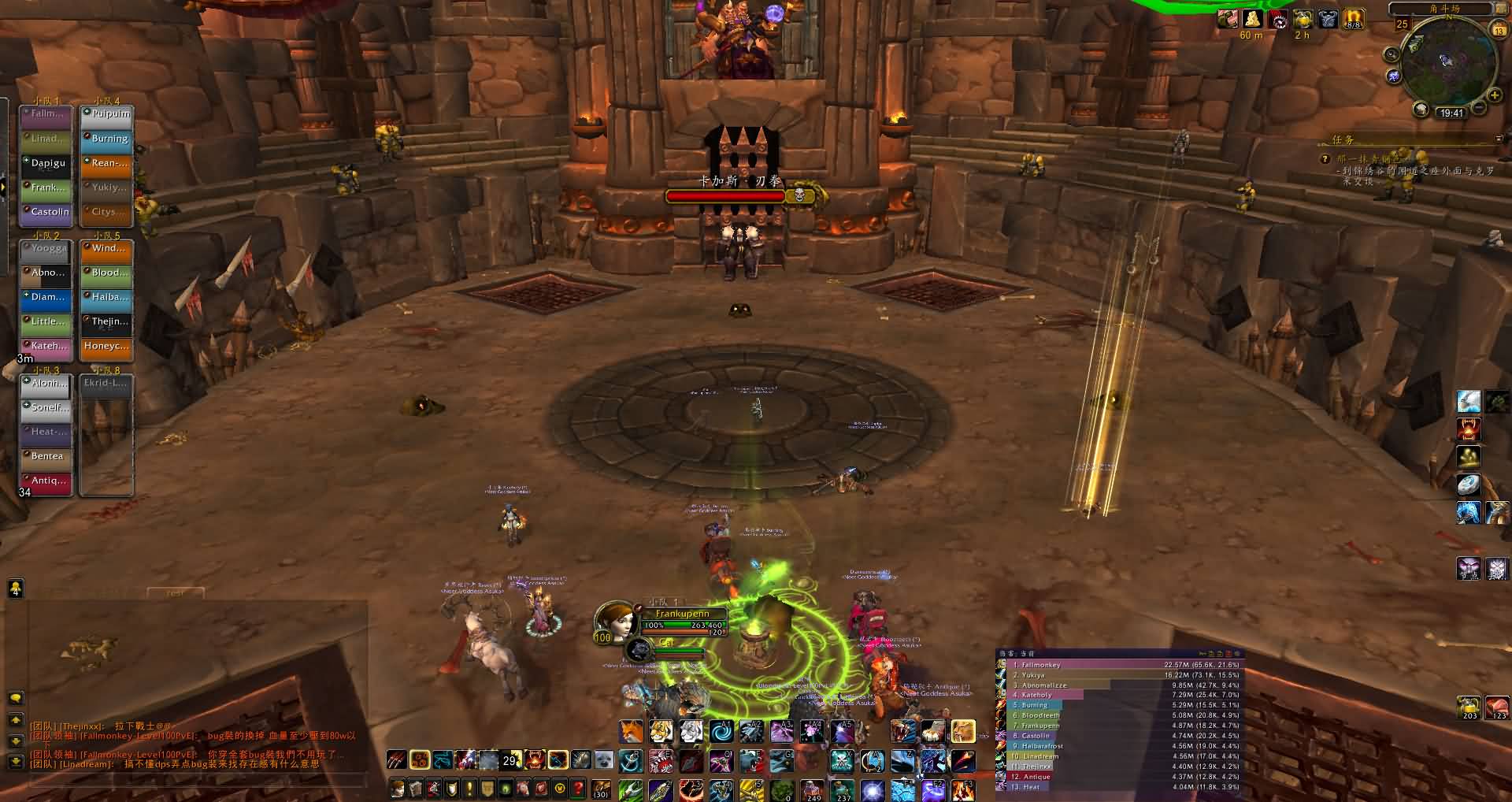Open the tracking button left of minimap
This screenshot has width=1512, height=802.
tap(1392, 54)
